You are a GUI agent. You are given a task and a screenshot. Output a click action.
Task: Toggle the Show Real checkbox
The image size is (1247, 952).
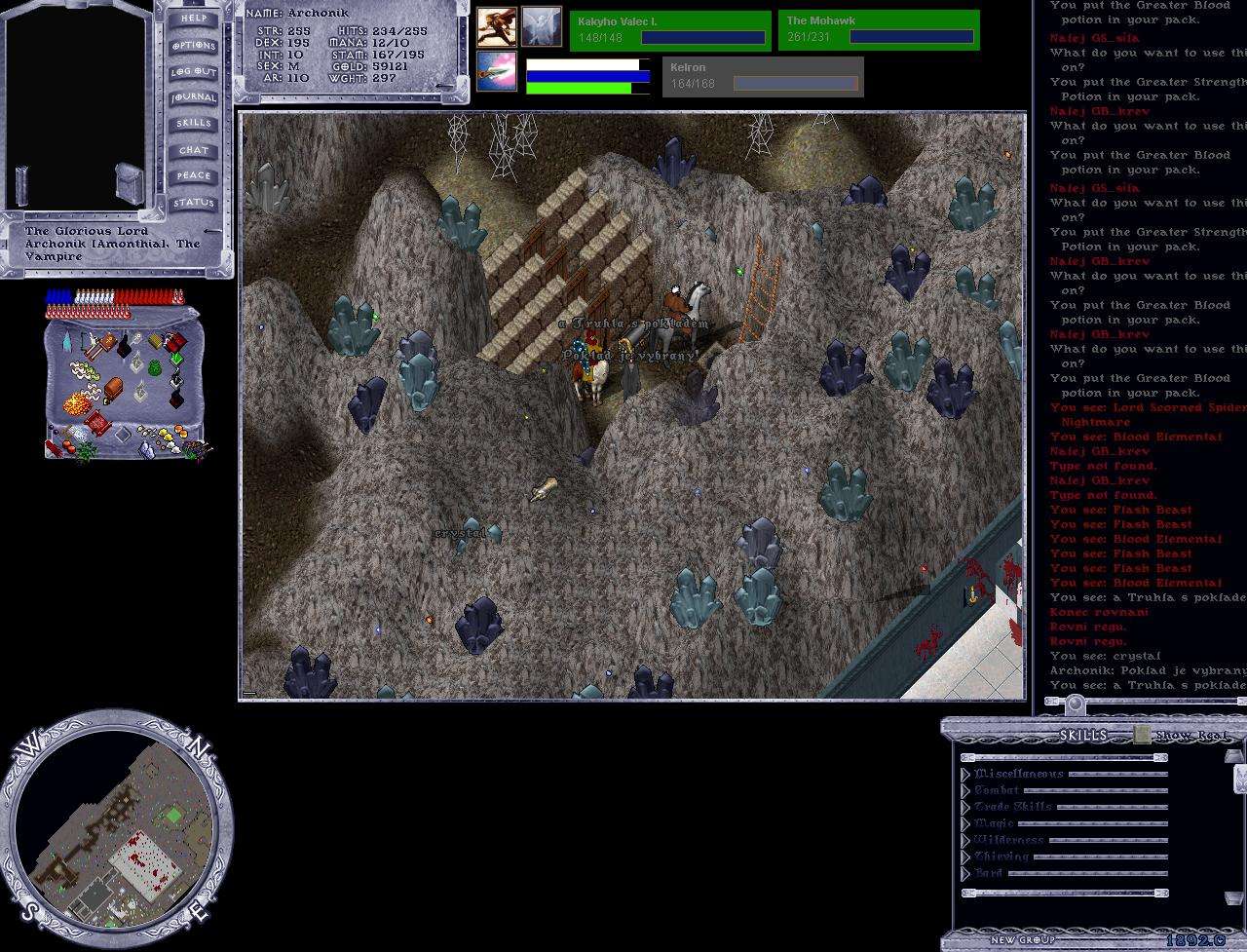point(1142,736)
